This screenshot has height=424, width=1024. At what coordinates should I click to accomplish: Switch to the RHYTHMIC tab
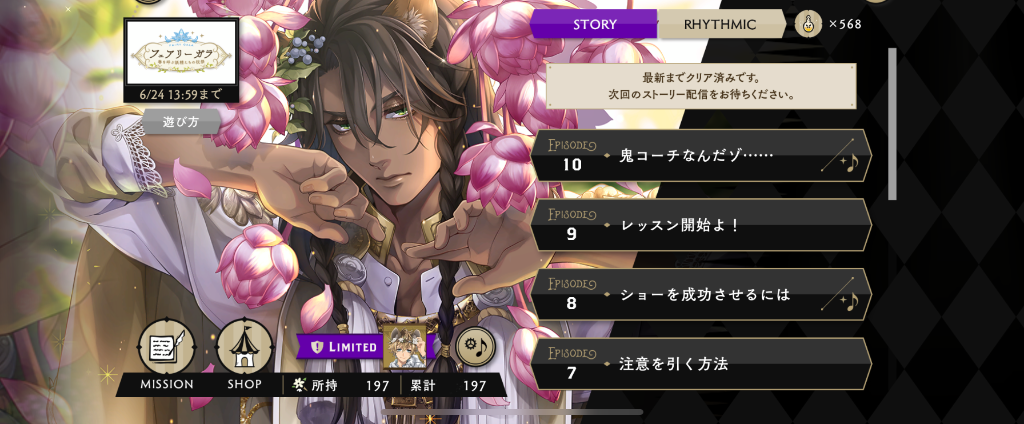tap(720, 24)
